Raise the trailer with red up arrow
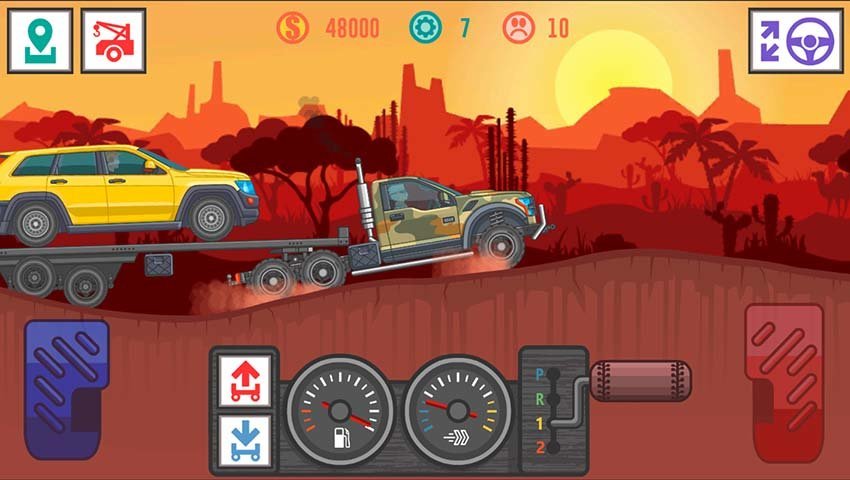The height and width of the screenshot is (480, 850). click(x=243, y=381)
